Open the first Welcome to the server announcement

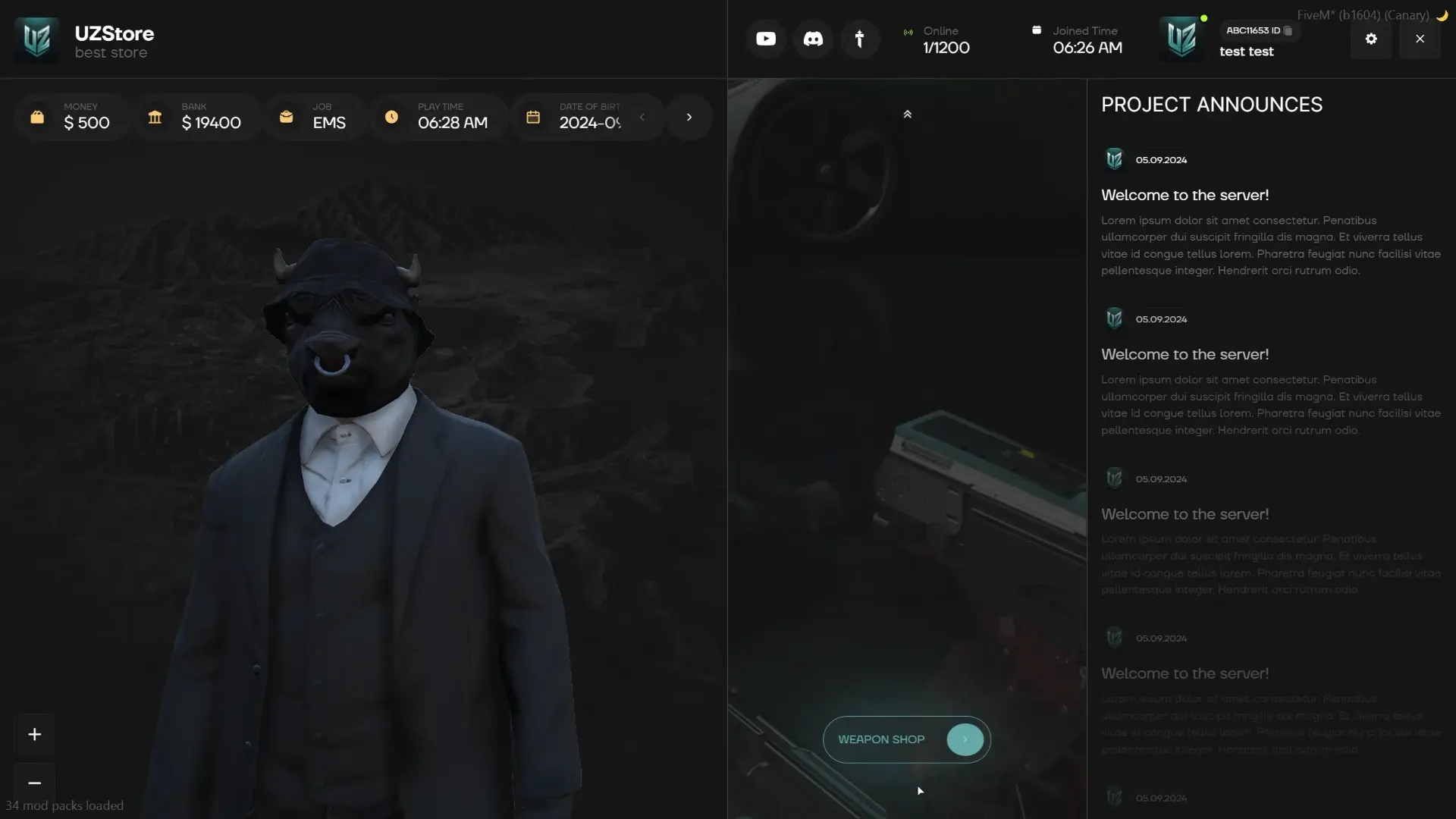coord(1185,196)
